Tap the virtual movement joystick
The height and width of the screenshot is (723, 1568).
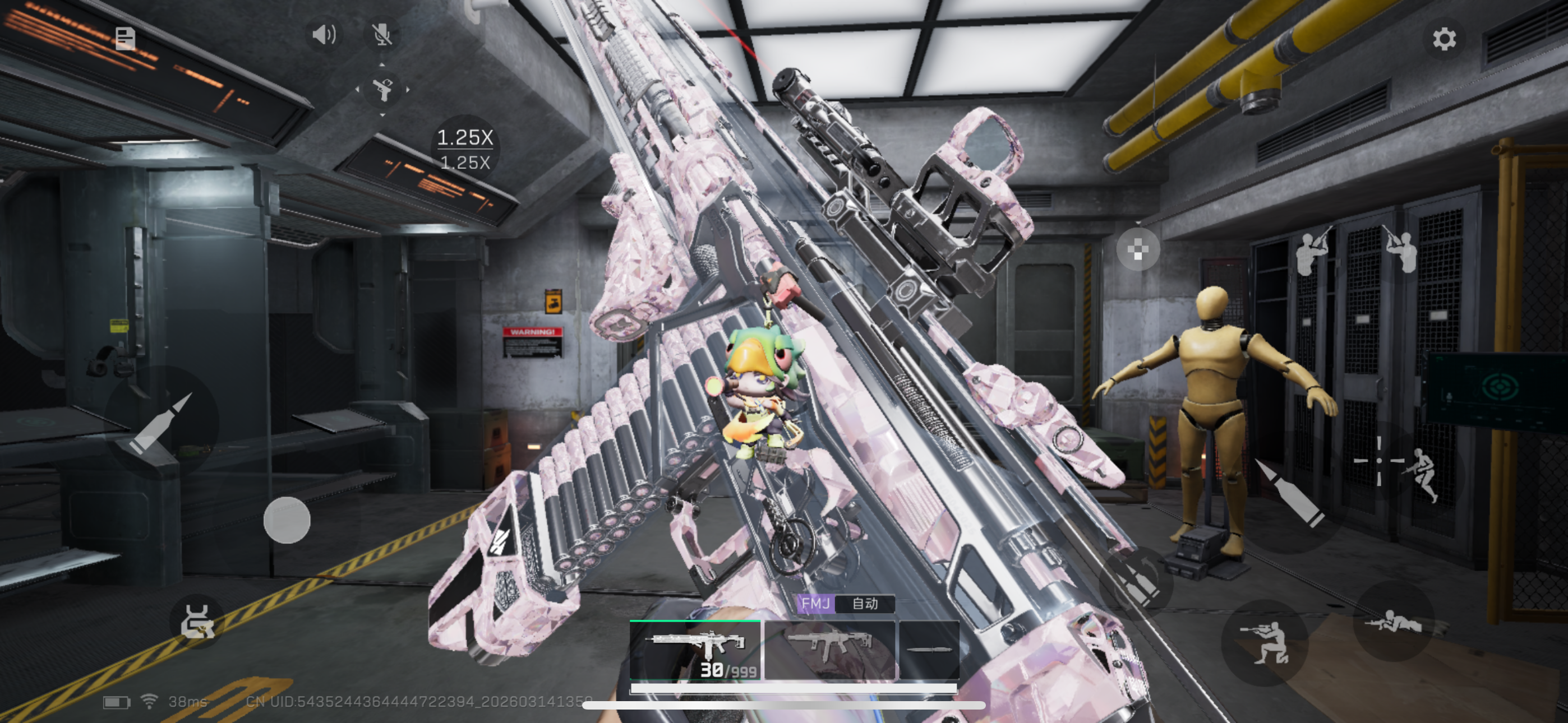[287, 520]
